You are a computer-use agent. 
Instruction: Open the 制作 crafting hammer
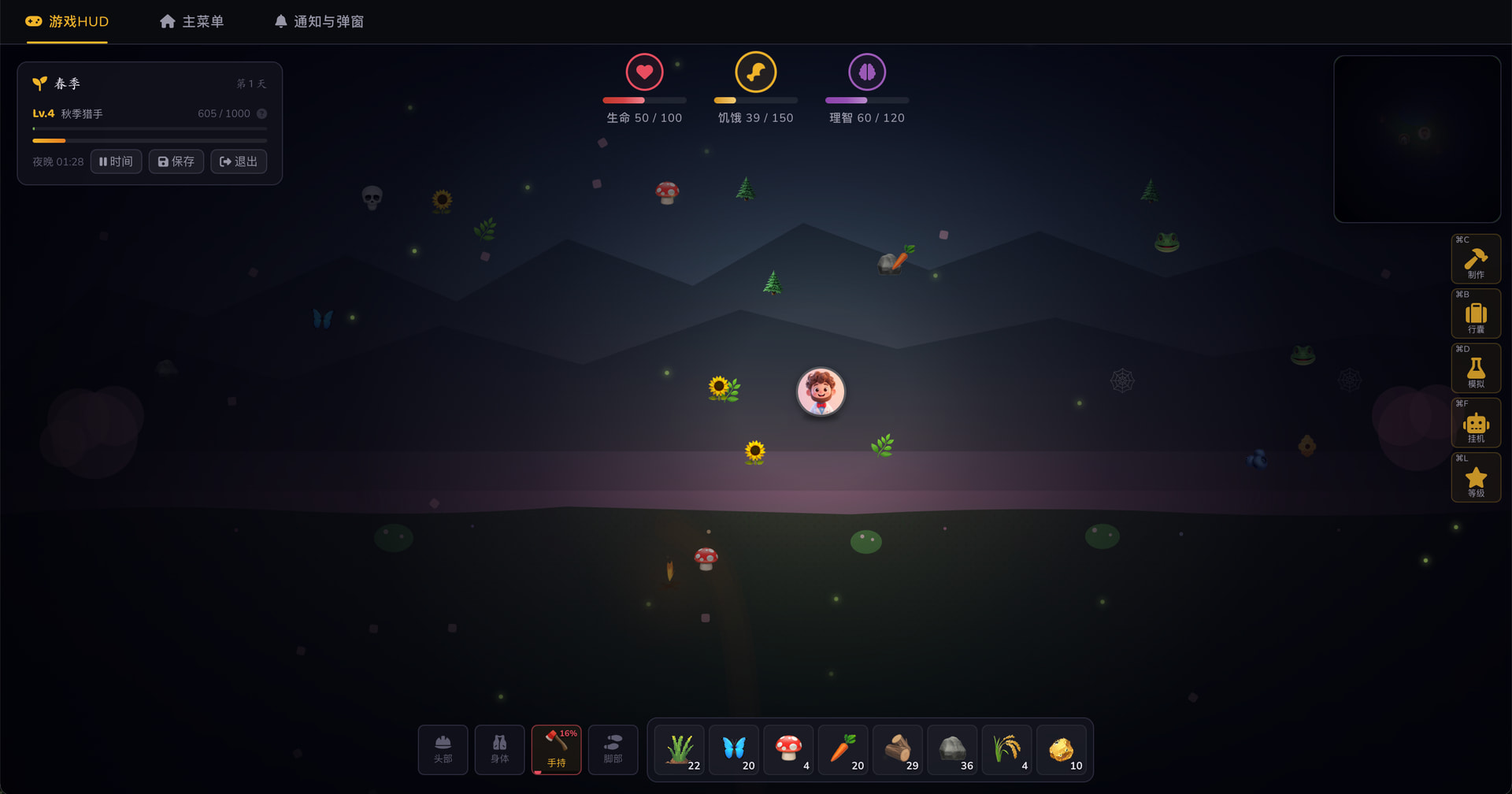[x=1475, y=259]
